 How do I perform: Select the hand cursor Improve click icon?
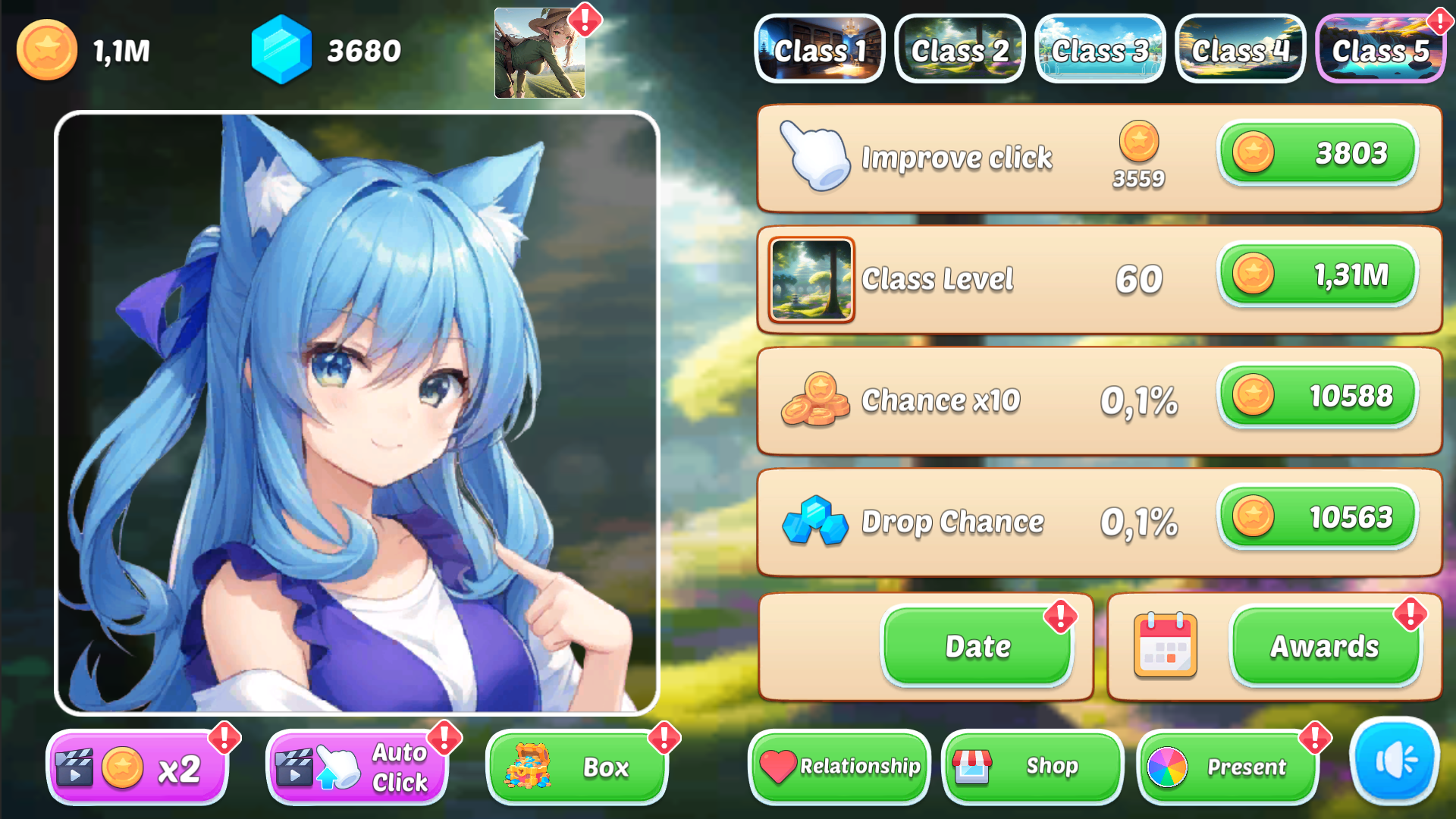click(x=817, y=157)
